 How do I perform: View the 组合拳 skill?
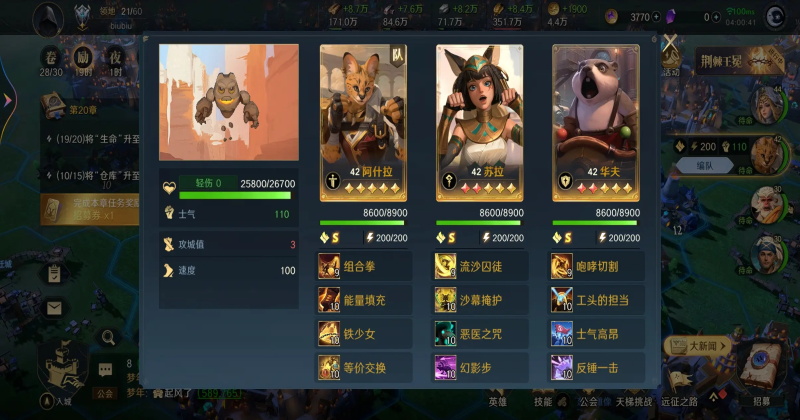364,266
